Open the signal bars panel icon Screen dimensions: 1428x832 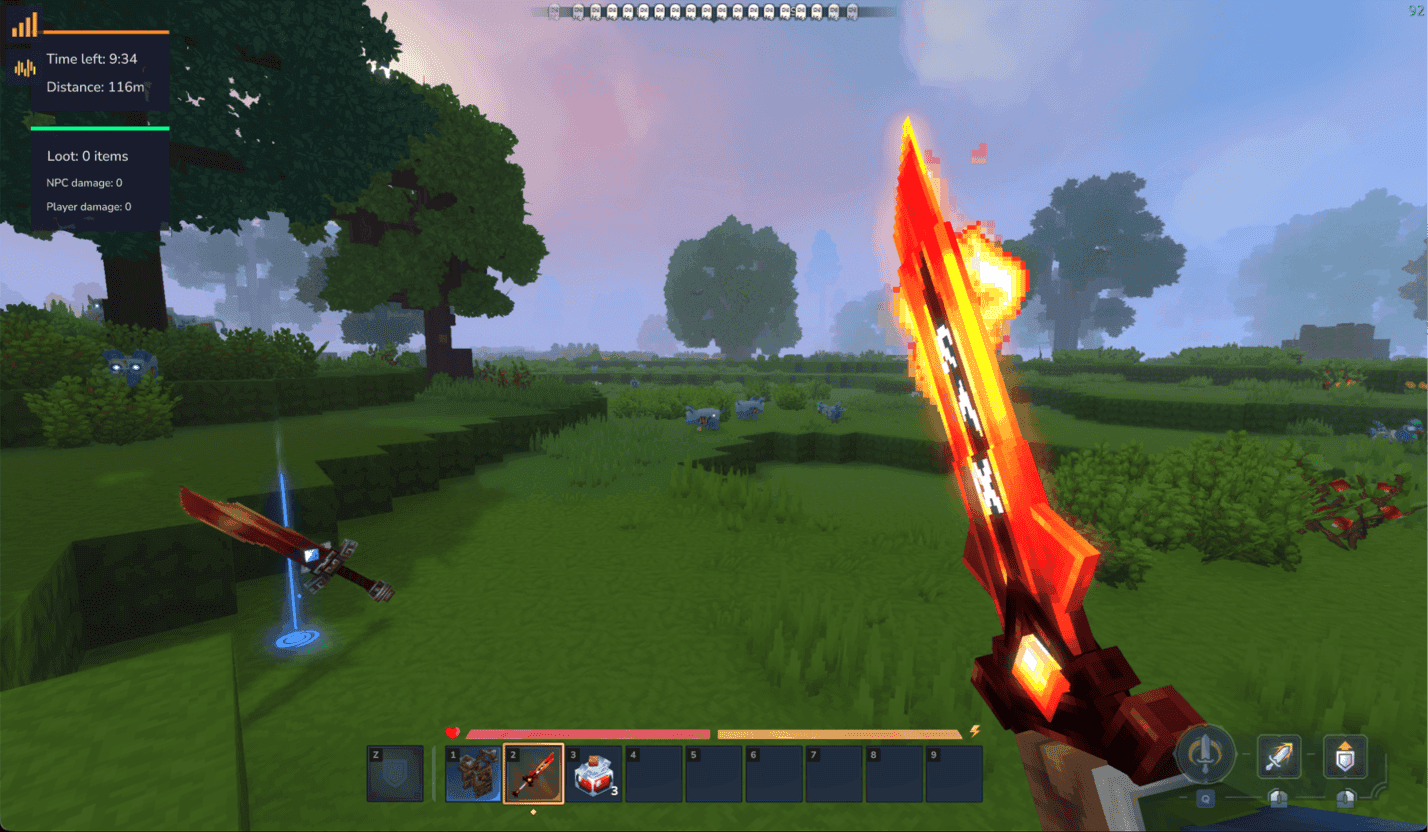(x=24, y=25)
